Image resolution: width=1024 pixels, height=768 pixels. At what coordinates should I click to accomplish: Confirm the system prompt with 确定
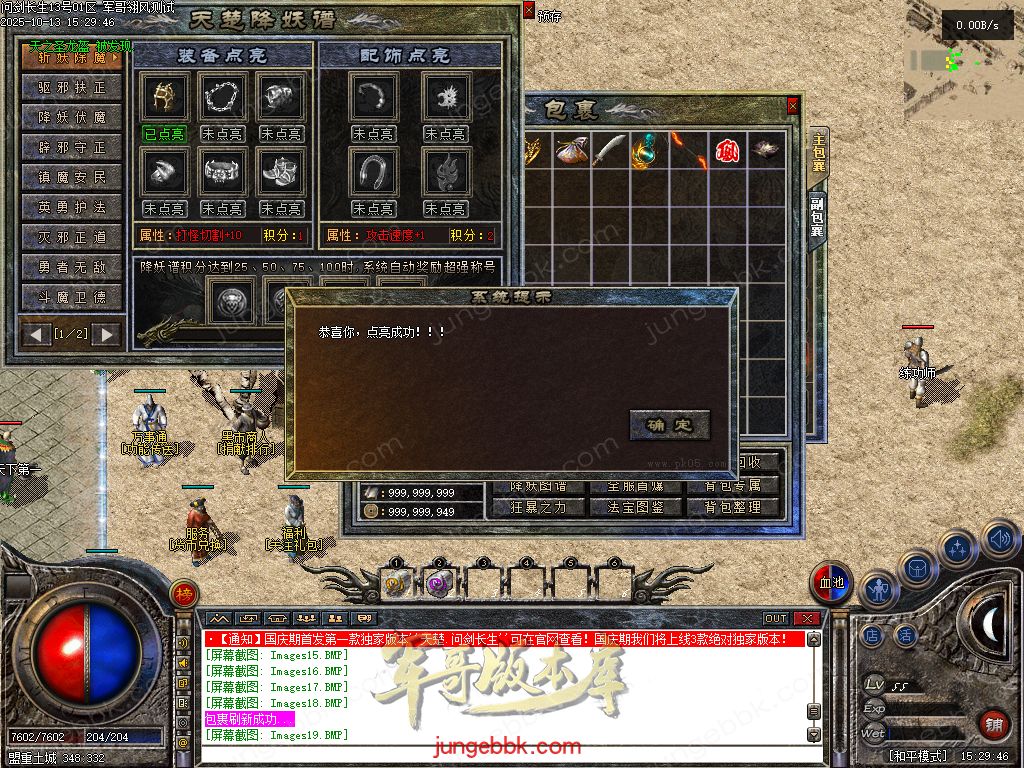(669, 425)
